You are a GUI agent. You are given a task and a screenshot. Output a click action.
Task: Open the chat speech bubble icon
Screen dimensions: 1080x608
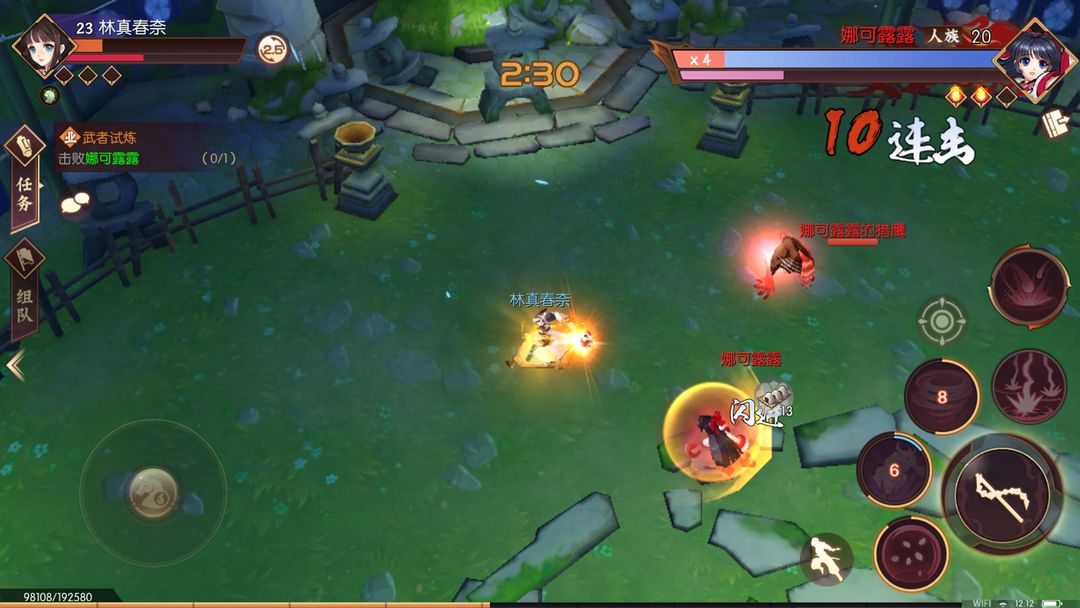75,205
